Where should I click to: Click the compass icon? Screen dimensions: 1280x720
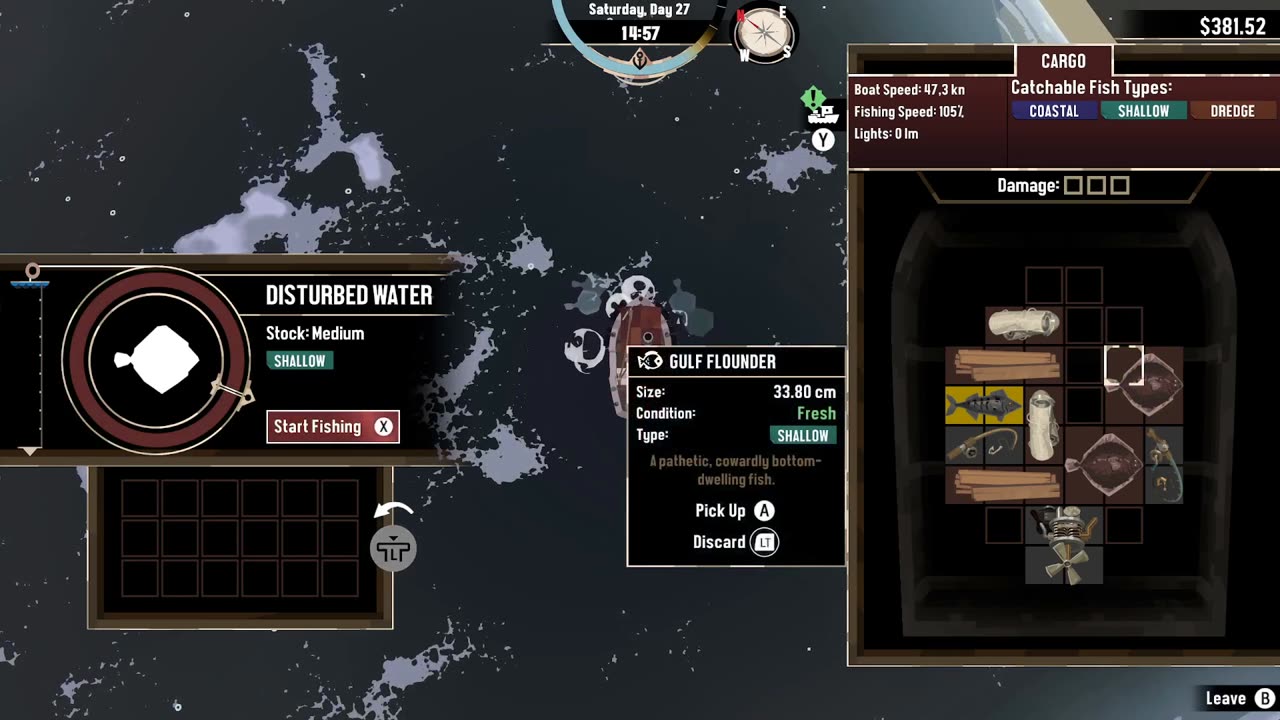pos(764,35)
